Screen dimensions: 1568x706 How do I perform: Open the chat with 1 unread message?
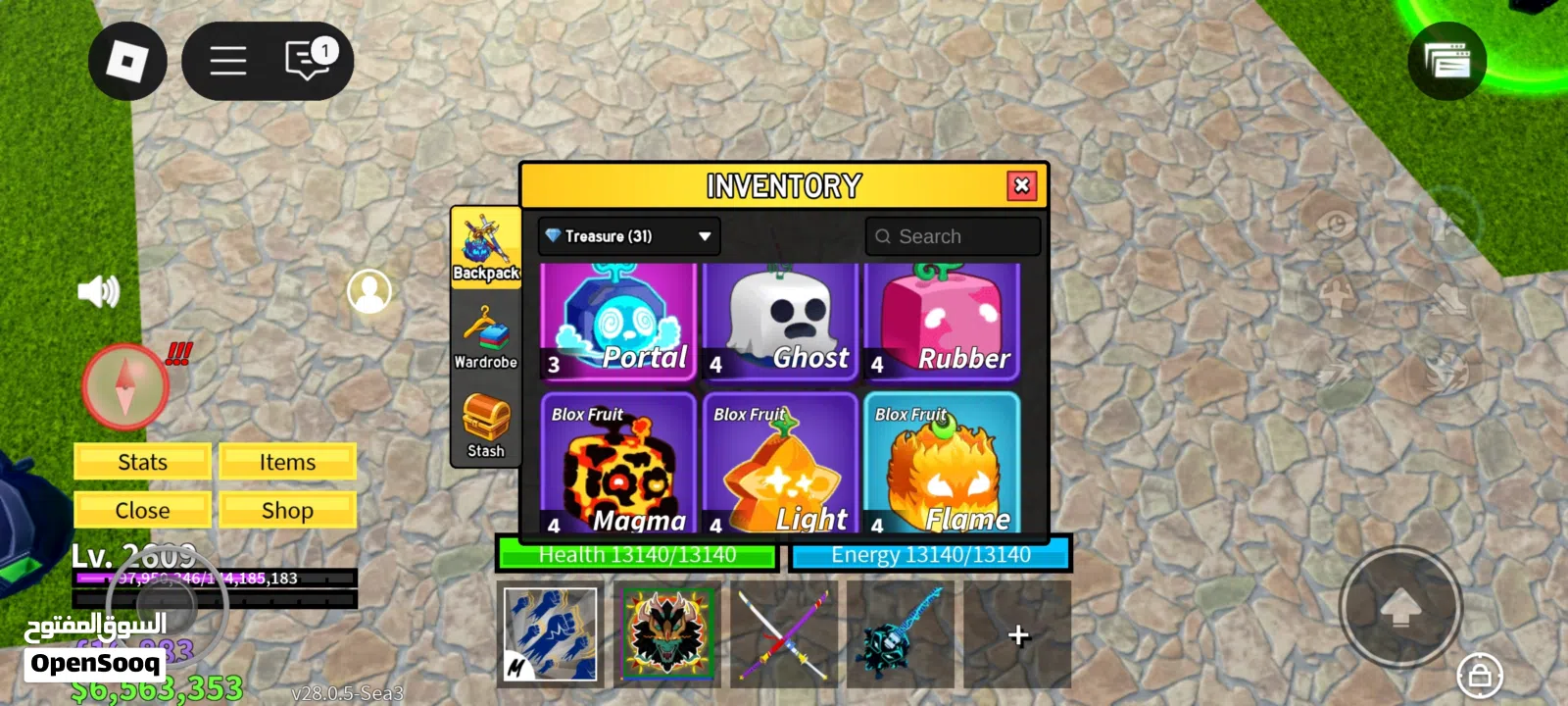pyautogui.click(x=306, y=59)
